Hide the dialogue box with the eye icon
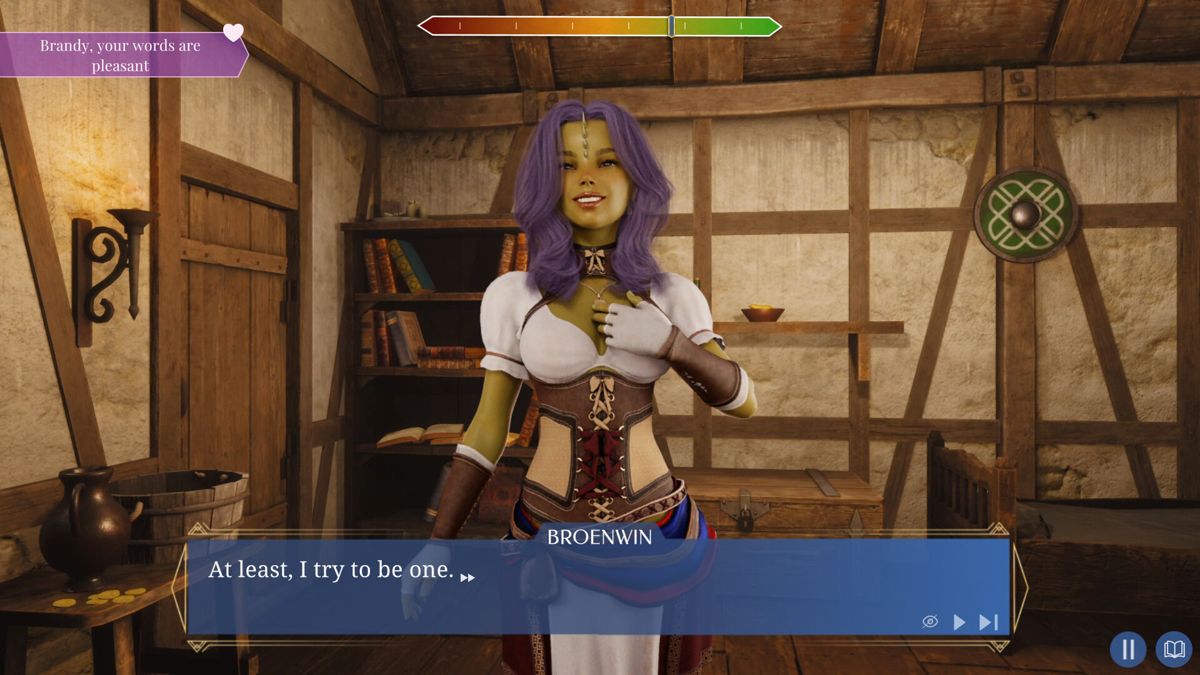This screenshot has width=1200, height=675. click(930, 622)
